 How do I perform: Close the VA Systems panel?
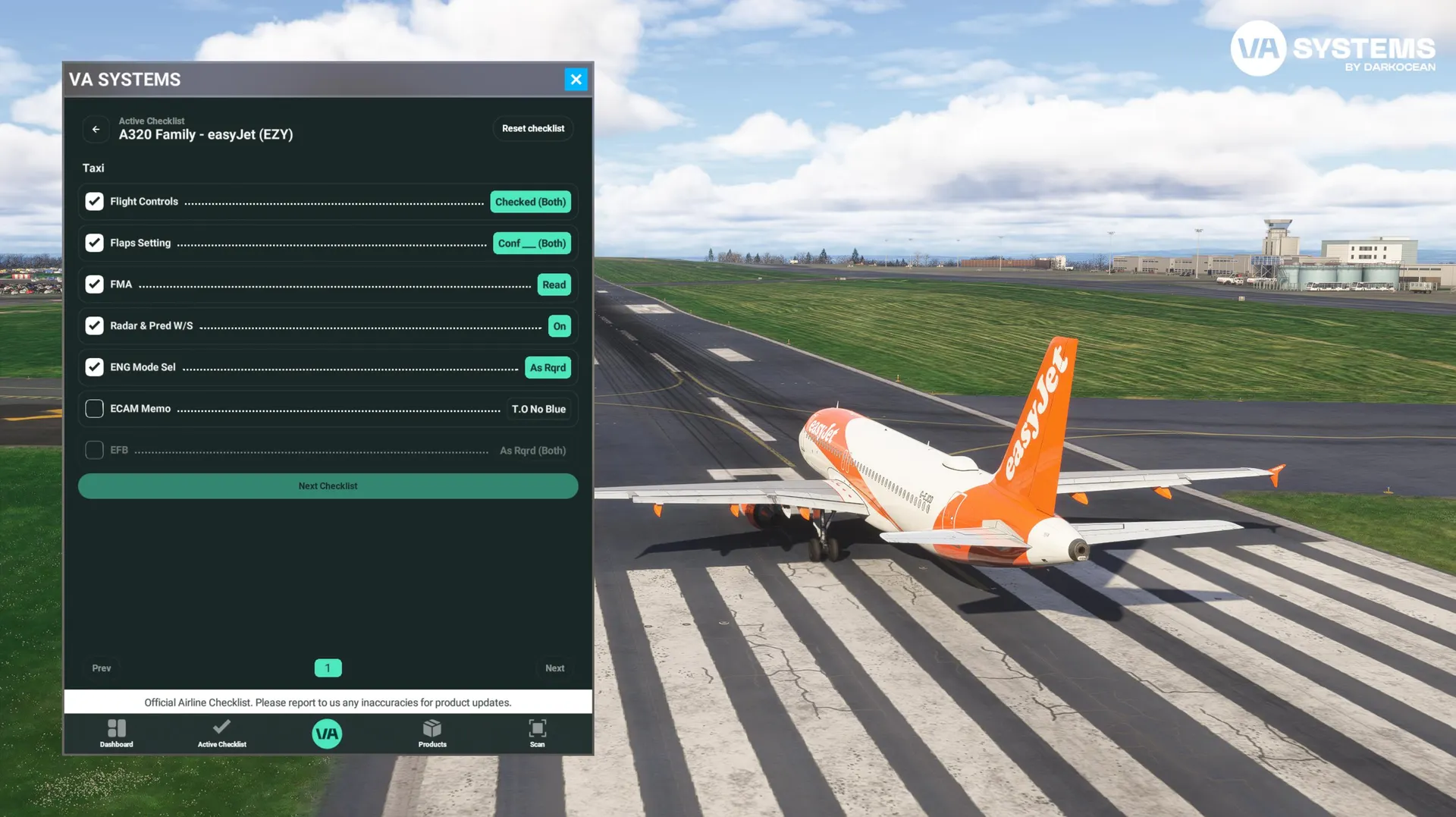(x=576, y=79)
